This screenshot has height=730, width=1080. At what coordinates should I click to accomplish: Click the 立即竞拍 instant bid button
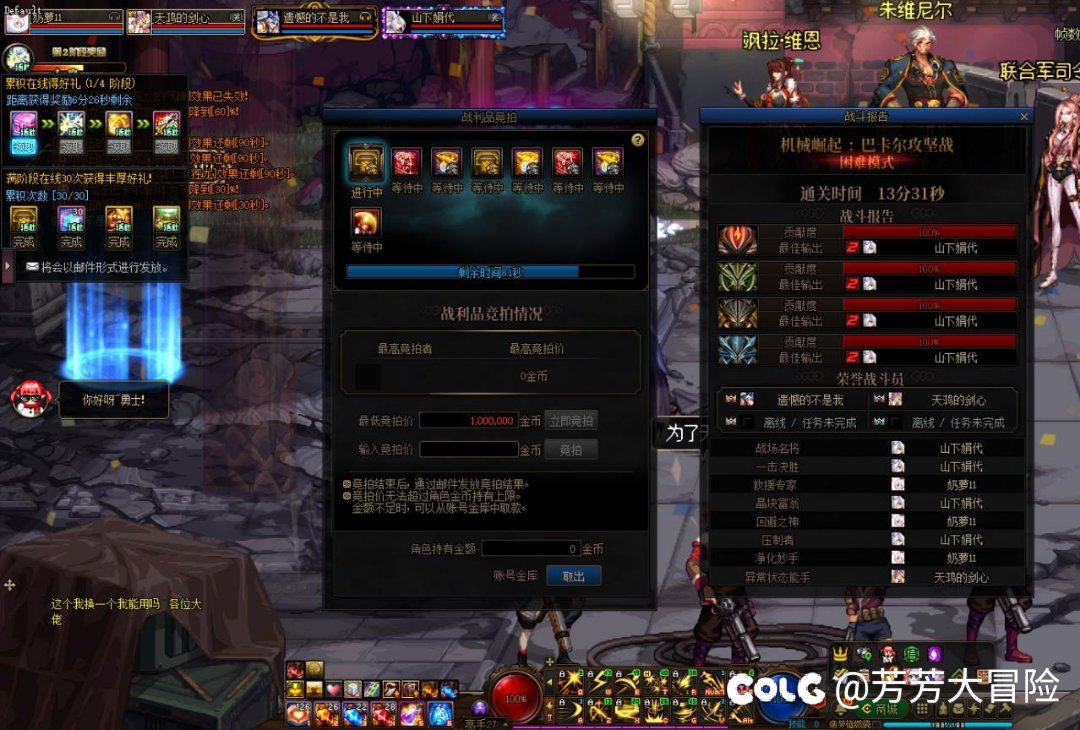(571, 421)
